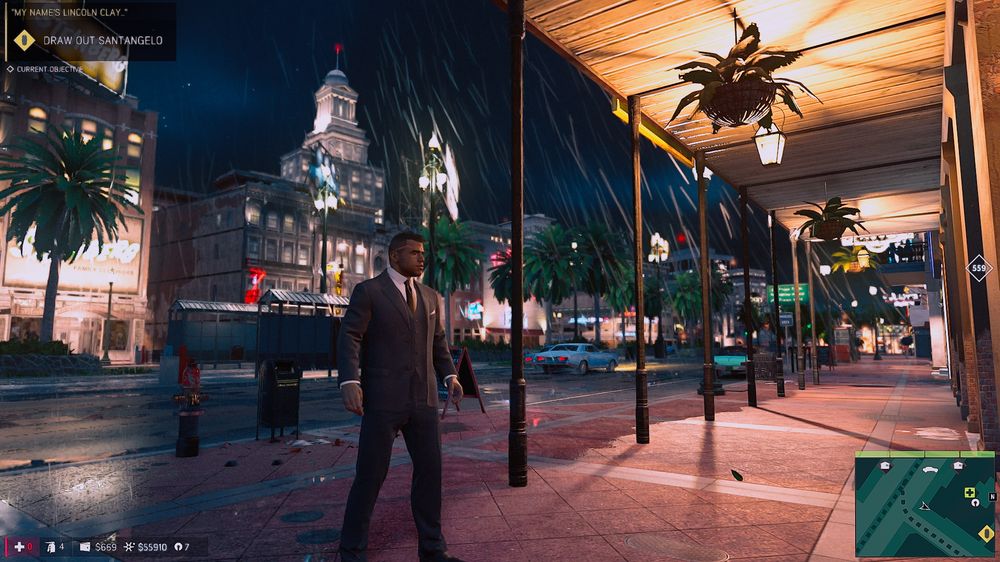This screenshot has height=562, width=1000.
Task: Click the wallet cash icon
Action: [x=85, y=547]
